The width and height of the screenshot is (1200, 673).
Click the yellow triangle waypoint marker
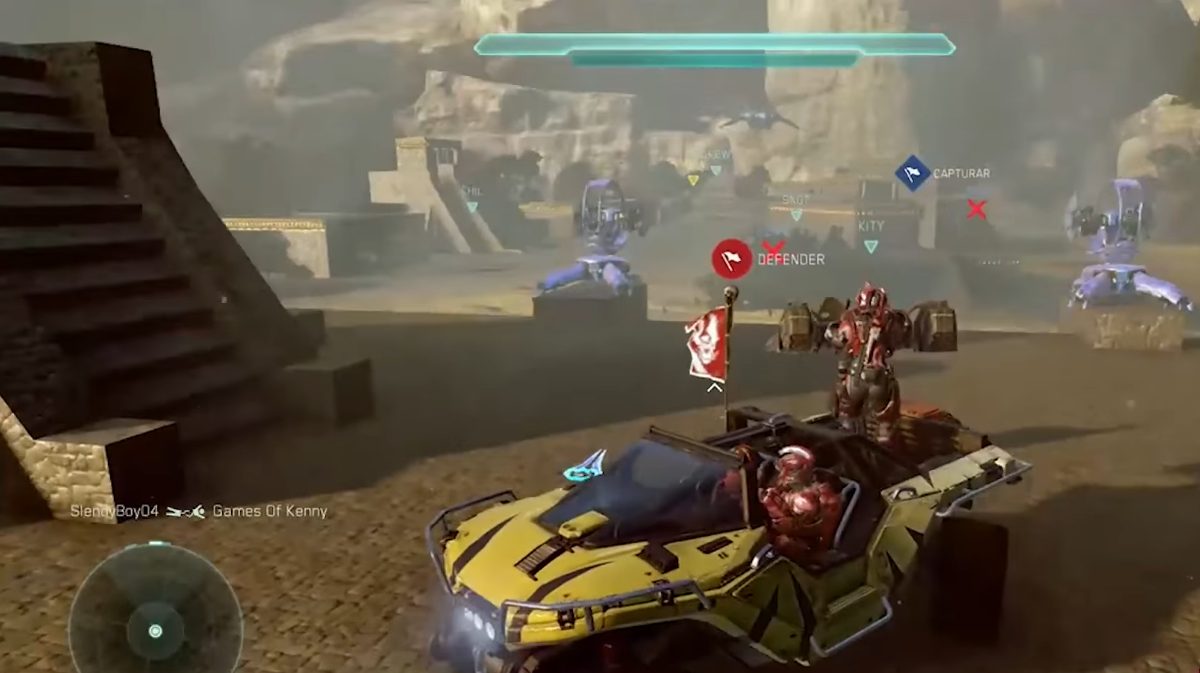tap(692, 180)
